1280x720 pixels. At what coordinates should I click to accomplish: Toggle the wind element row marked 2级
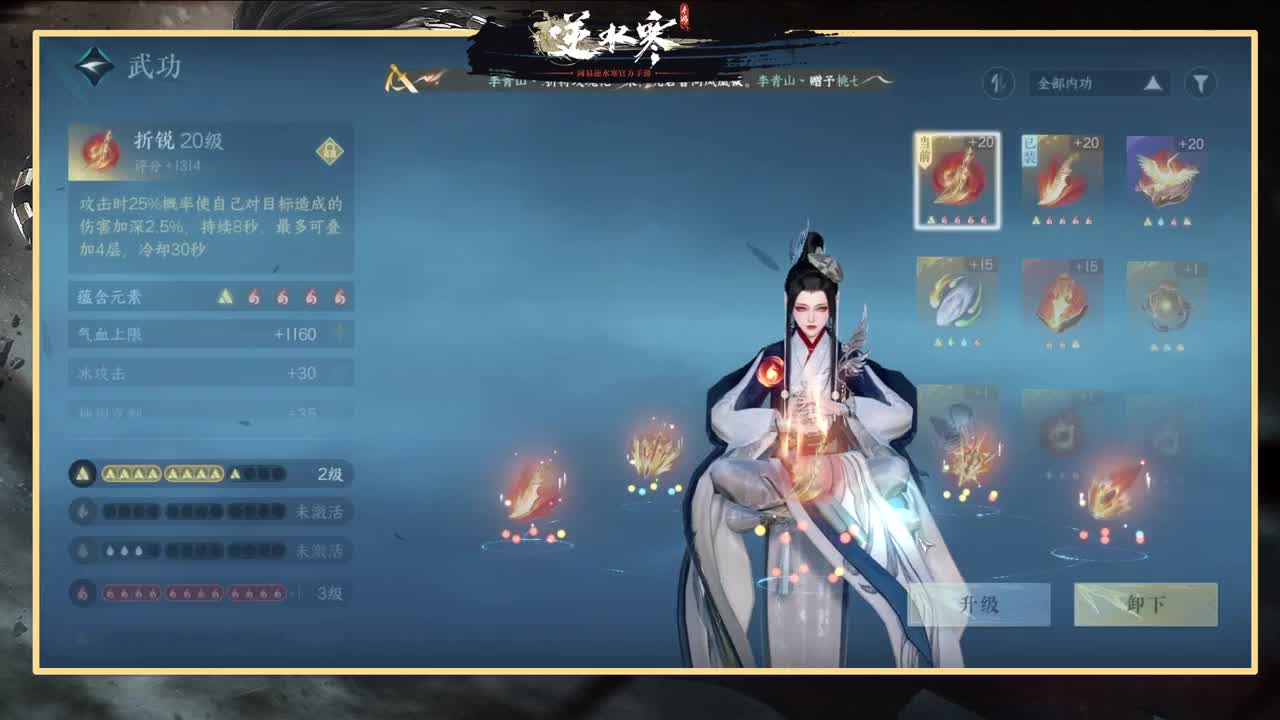point(210,473)
